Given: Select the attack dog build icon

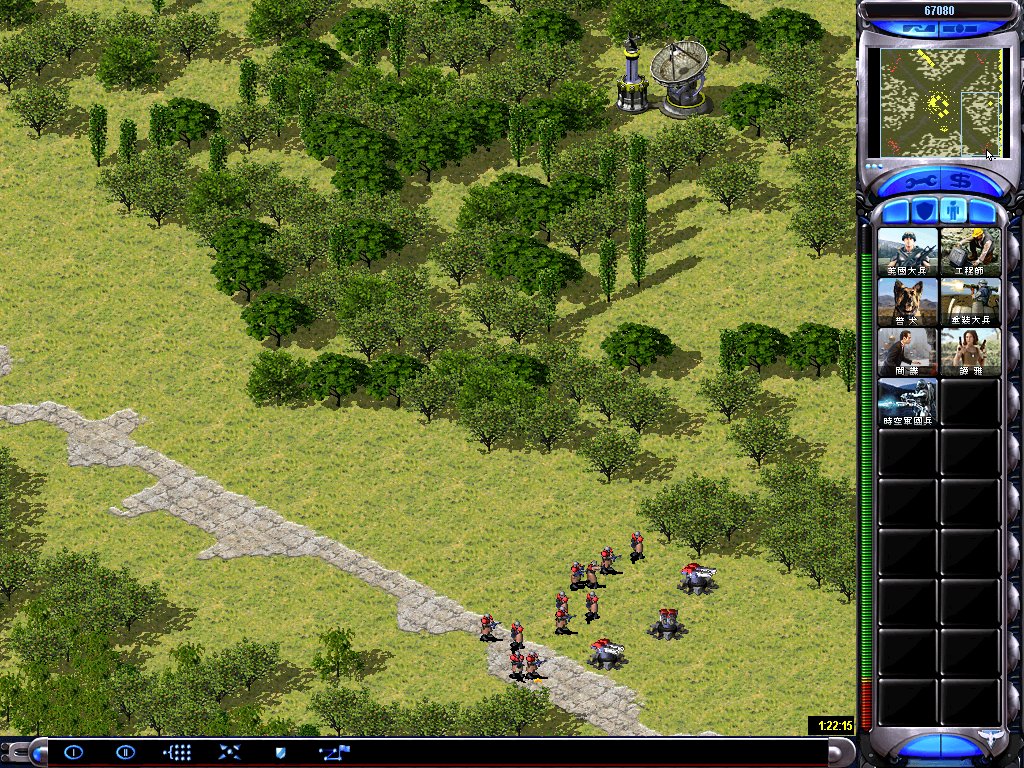Looking at the screenshot, I should (908, 302).
